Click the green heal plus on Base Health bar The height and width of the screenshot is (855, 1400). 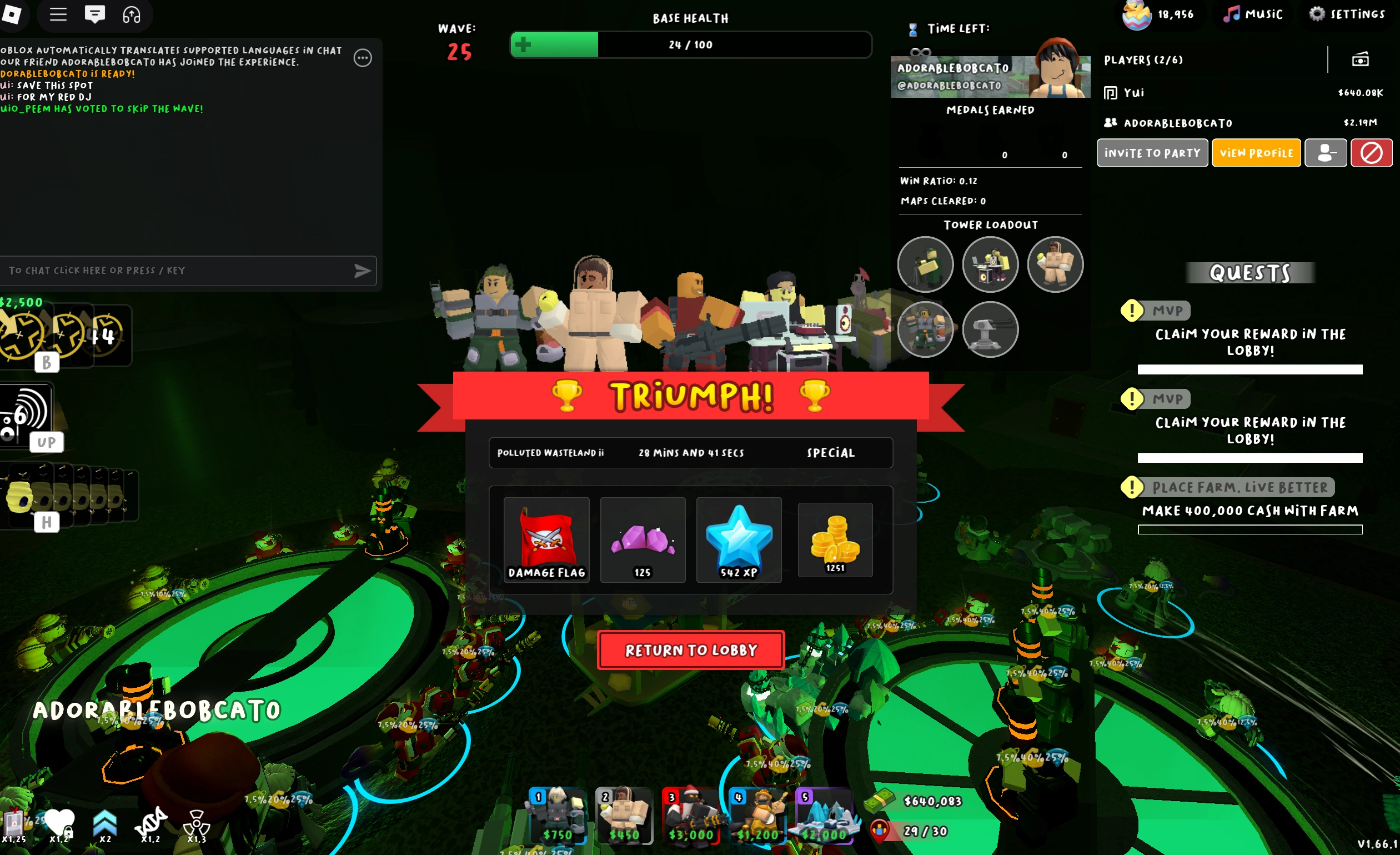click(x=523, y=44)
